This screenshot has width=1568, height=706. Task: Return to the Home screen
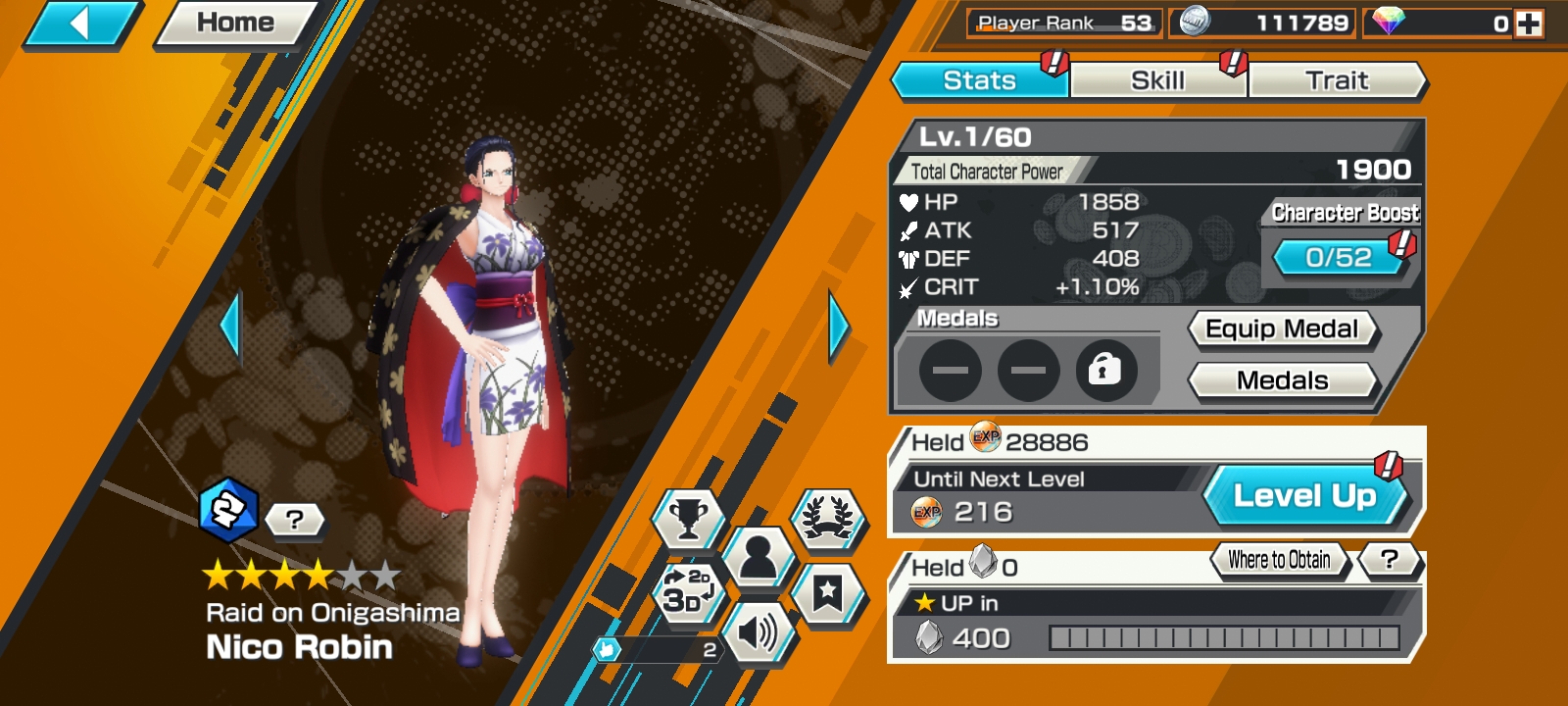pos(235,23)
